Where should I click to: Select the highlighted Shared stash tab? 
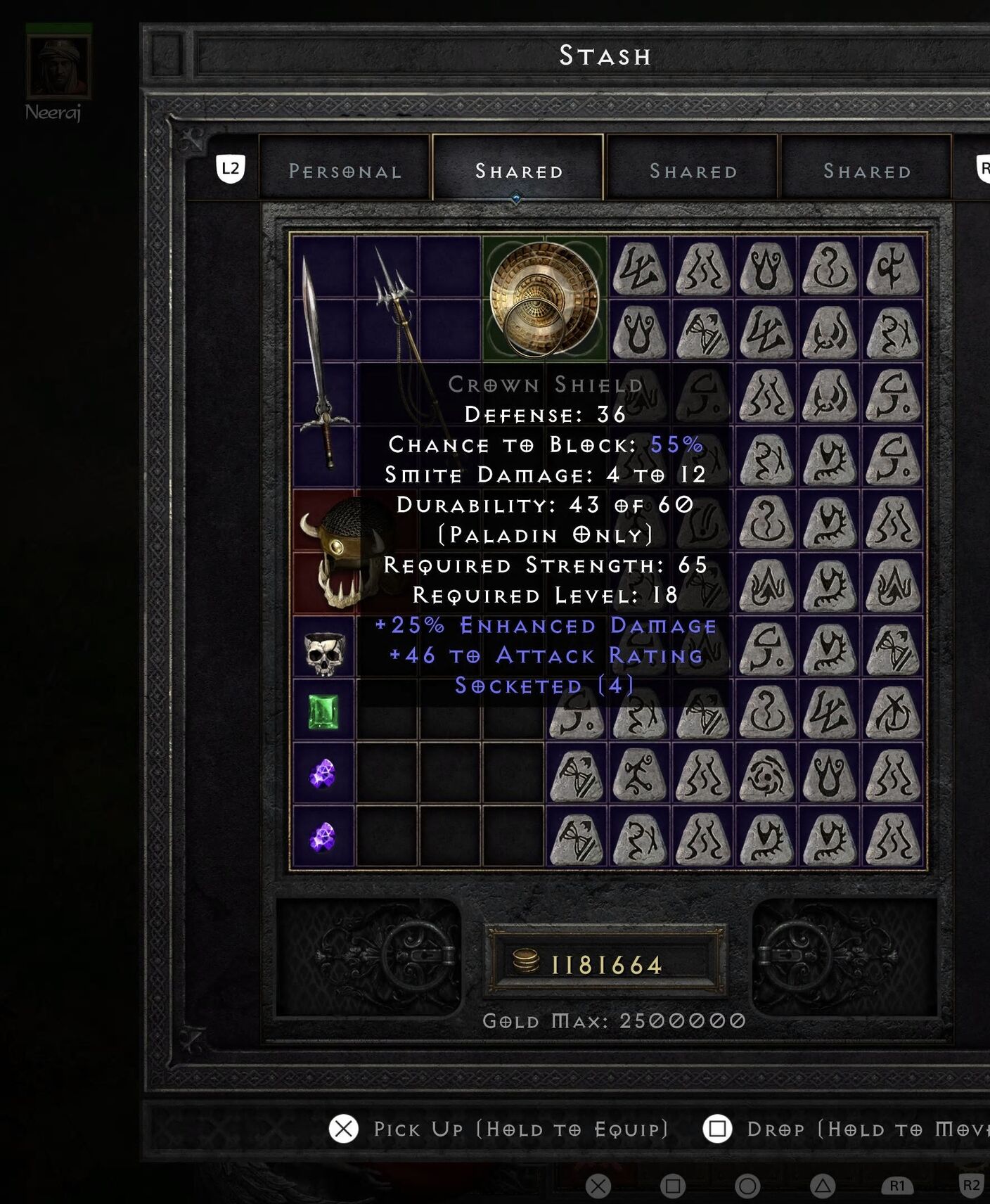click(518, 170)
